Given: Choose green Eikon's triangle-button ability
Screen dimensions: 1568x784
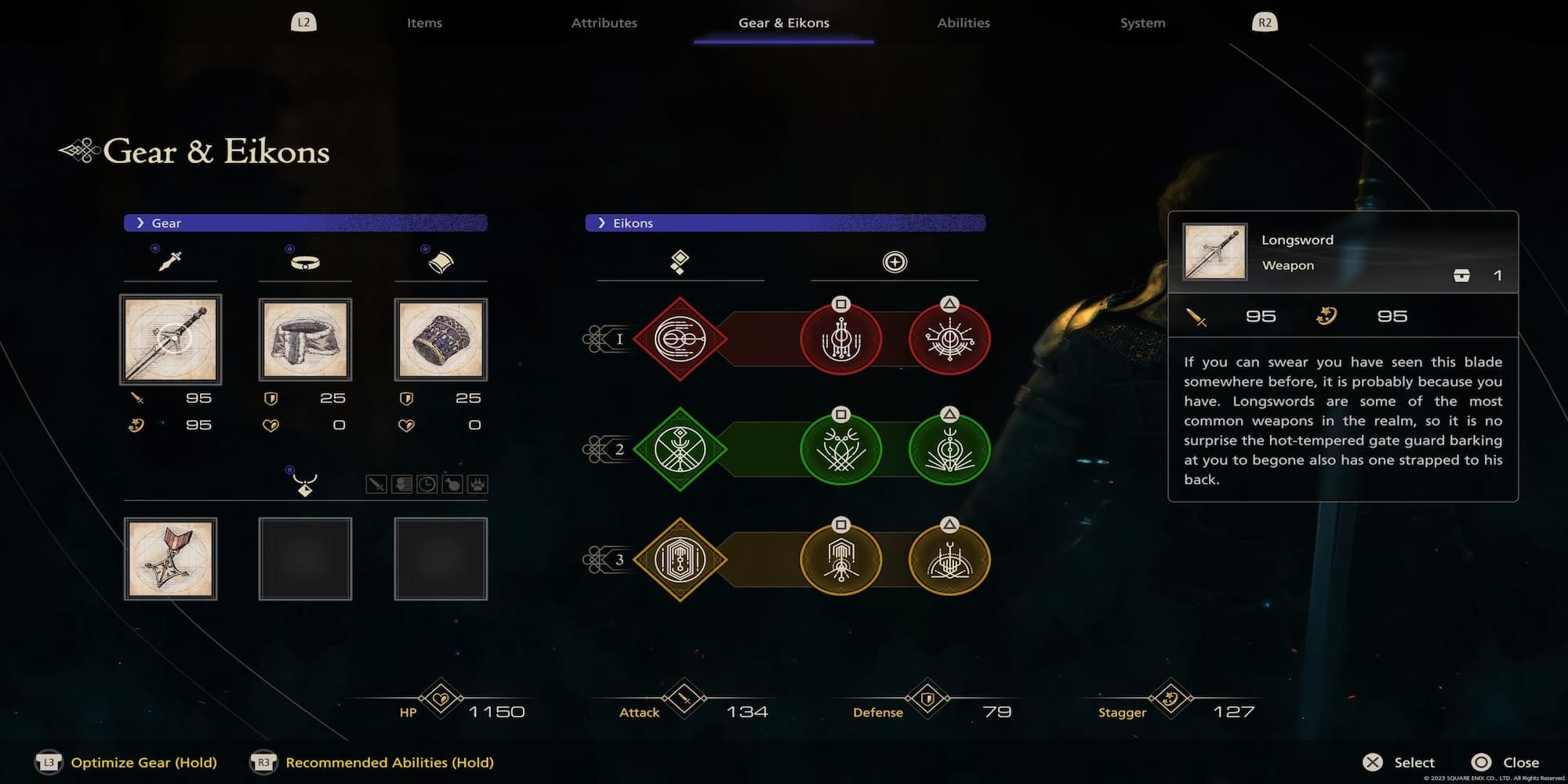Looking at the screenshot, I should tap(949, 449).
